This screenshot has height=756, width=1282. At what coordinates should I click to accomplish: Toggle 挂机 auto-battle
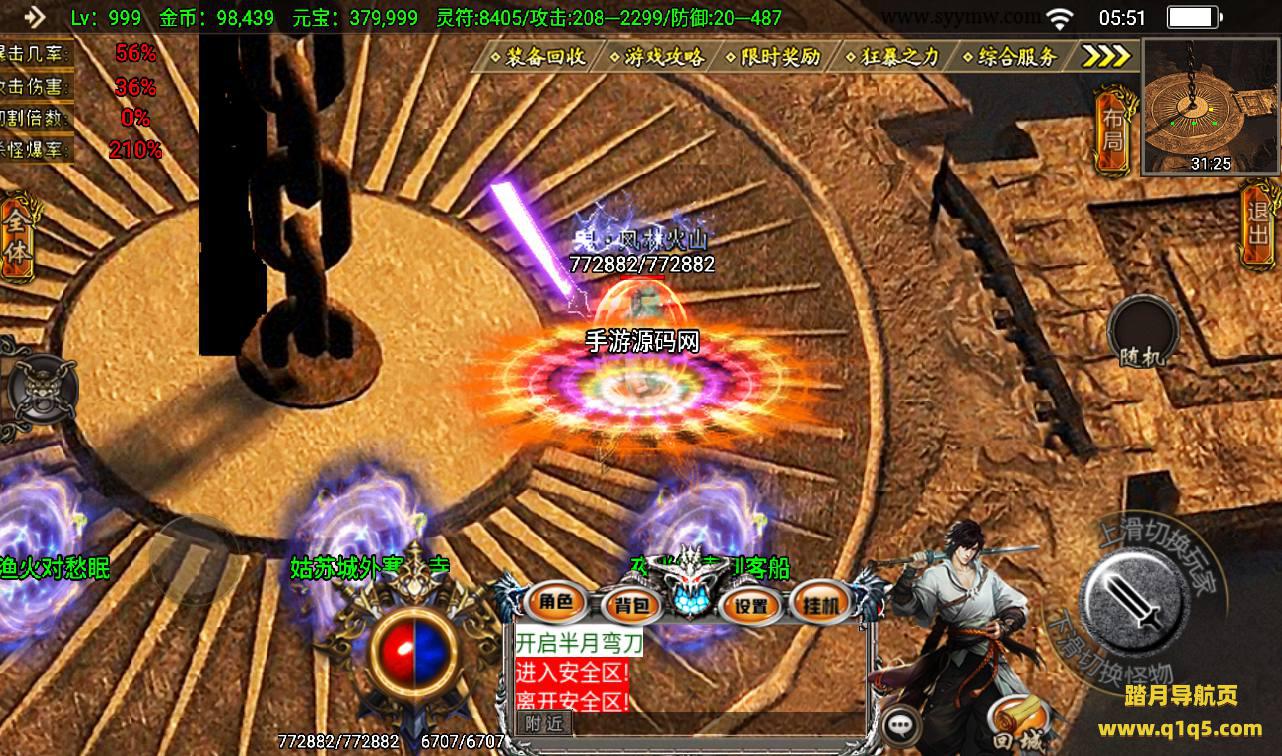coord(820,603)
